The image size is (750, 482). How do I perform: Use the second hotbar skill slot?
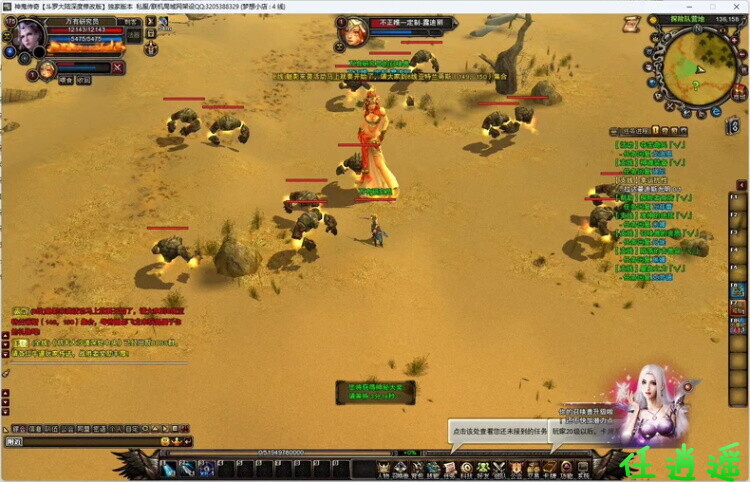(x=188, y=469)
